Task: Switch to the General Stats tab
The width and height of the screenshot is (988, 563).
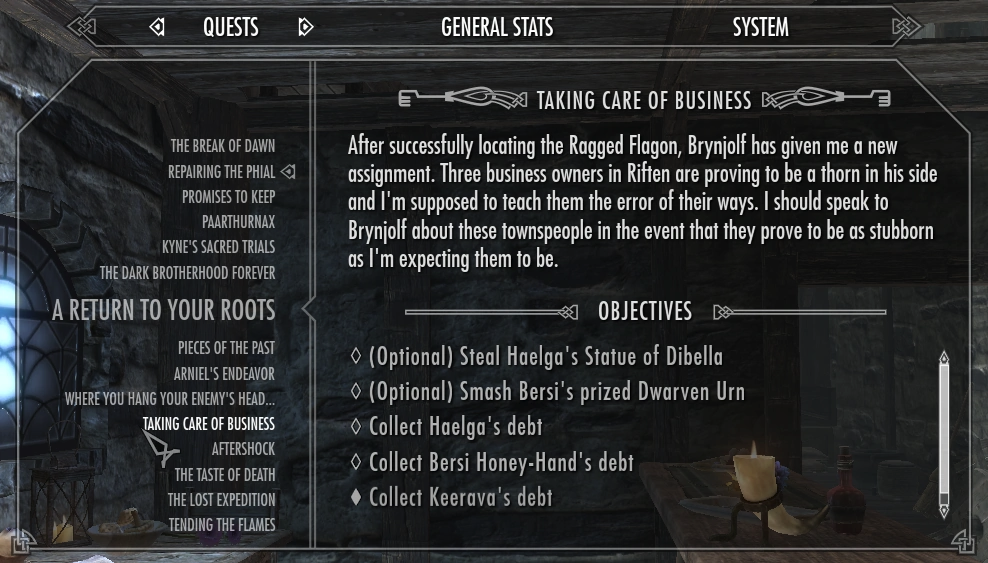Action: (x=497, y=28)
